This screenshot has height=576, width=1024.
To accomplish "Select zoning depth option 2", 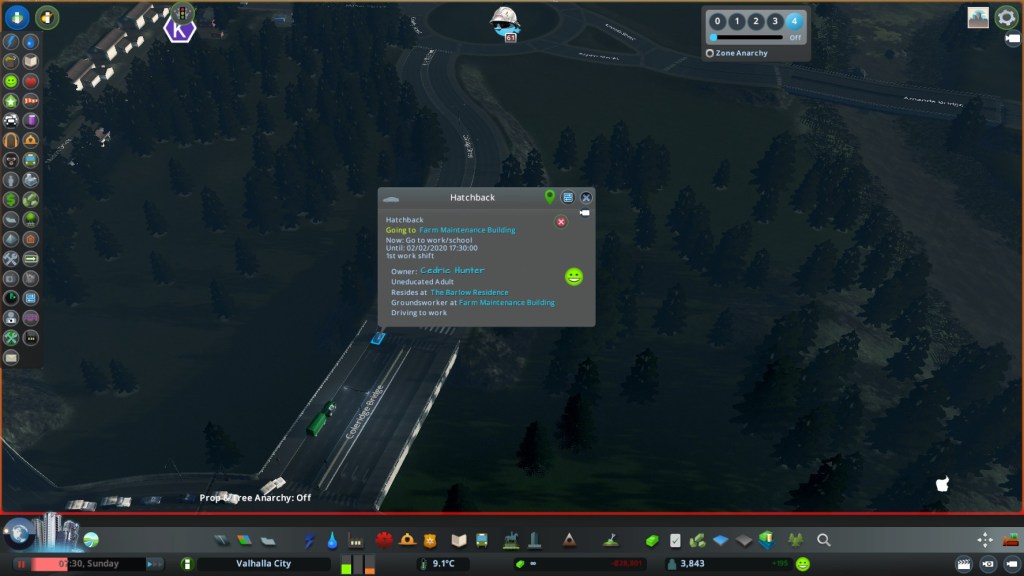I will tap(755, 21).
